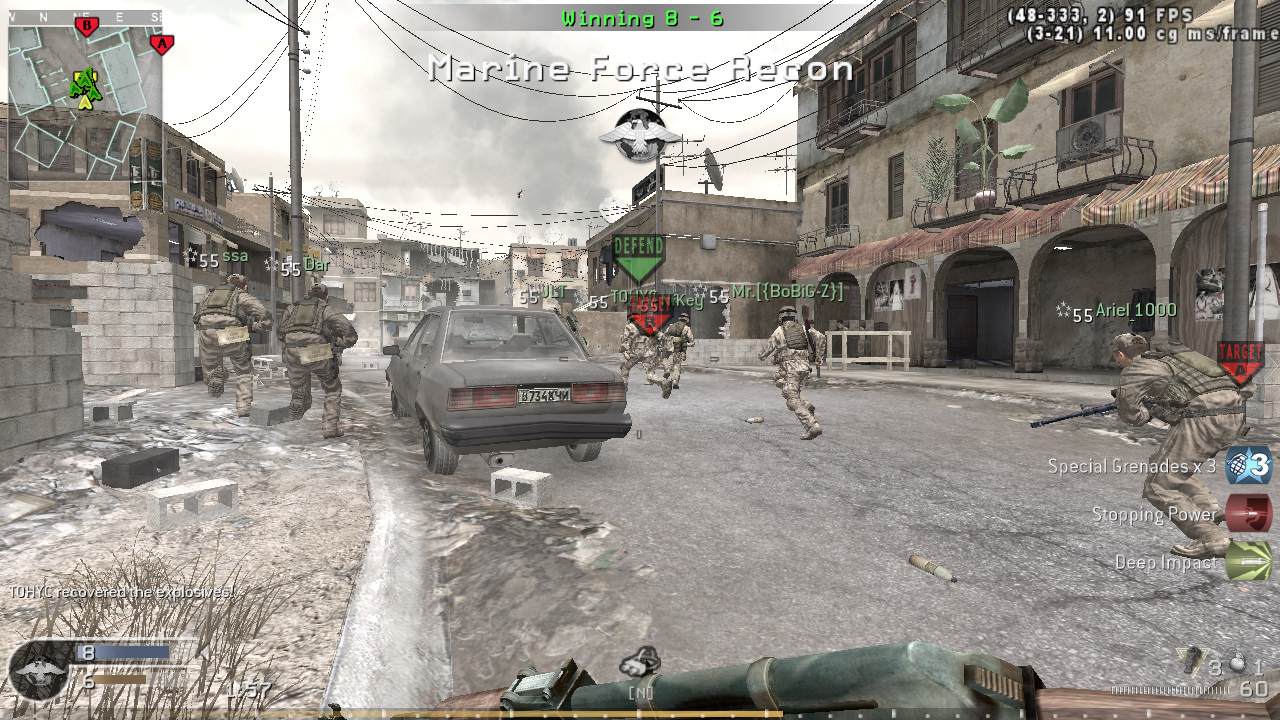
Task: Click the Marine Force Recon team title
Action: tap(640, 68)
